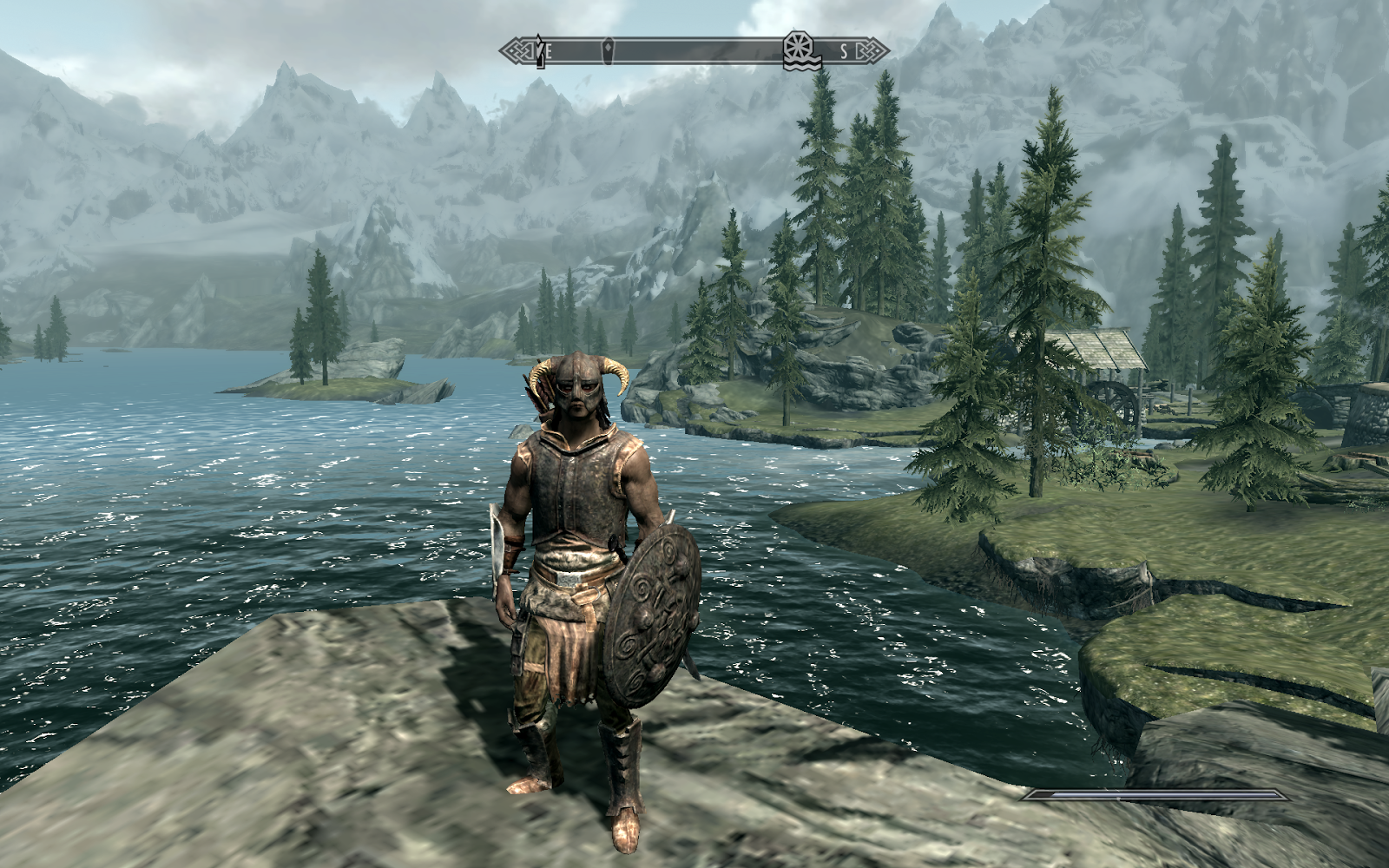Viewport: 1389px width, 868px height.
Task: Click the tower marker near the E indicator
Action: 539,50
